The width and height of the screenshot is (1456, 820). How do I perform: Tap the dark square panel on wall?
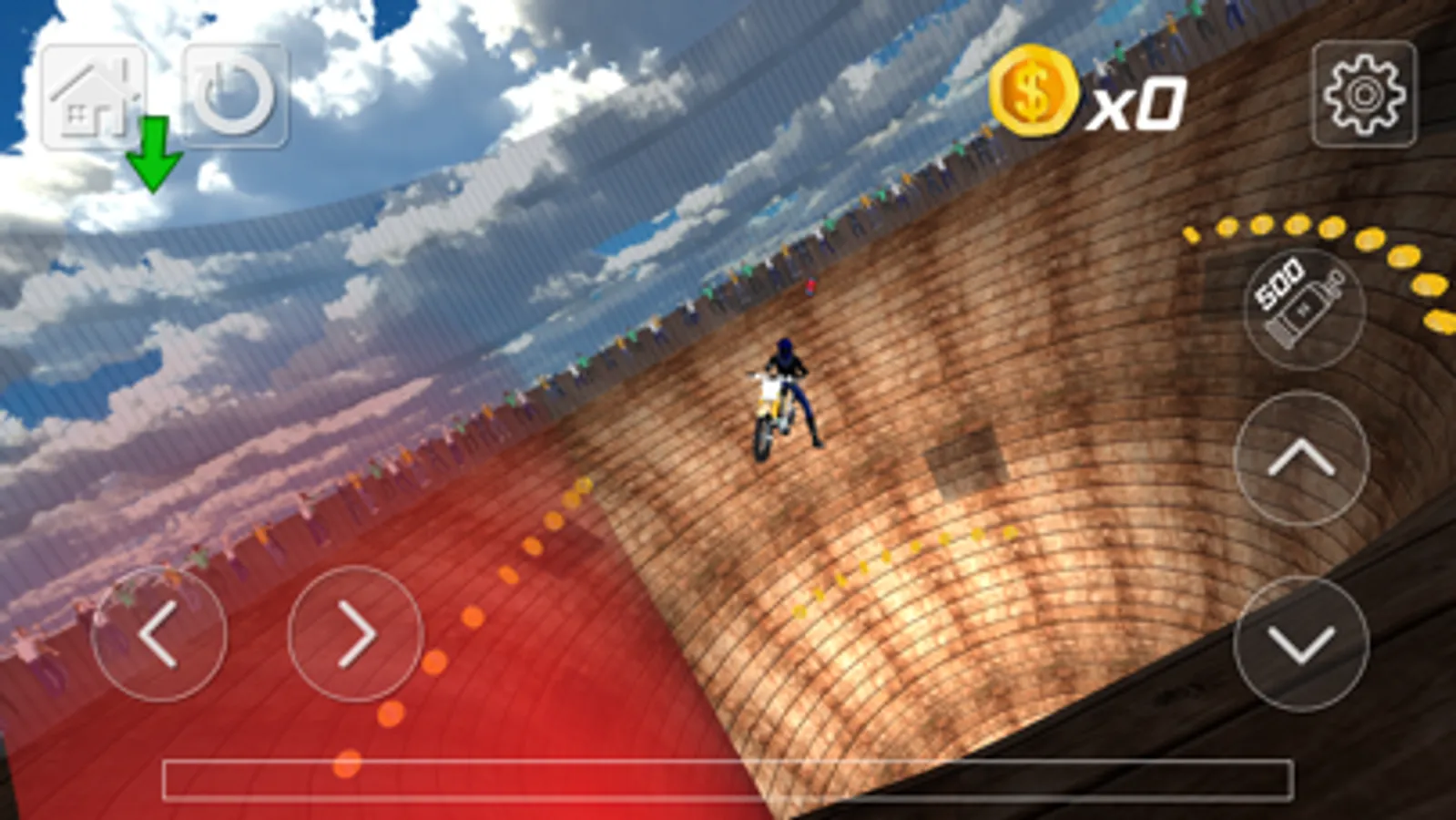(x=967, y=460)
